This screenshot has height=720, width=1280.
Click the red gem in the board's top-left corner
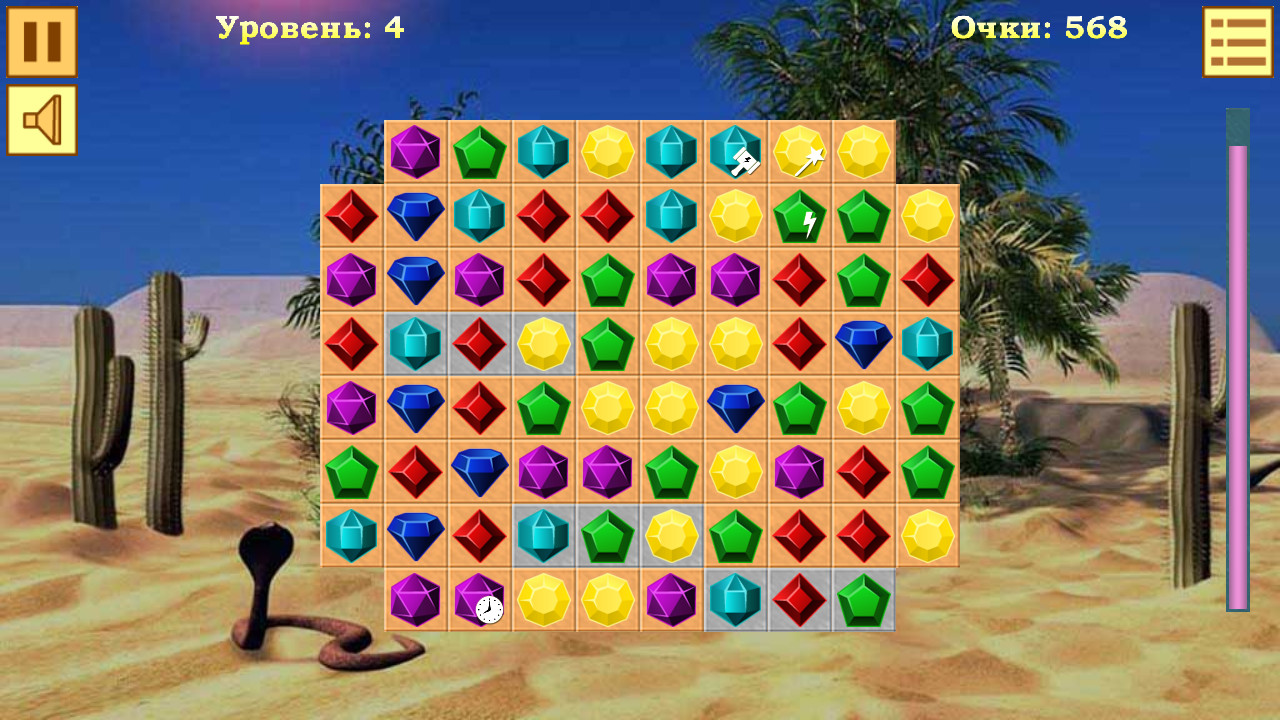click(353, 216)
